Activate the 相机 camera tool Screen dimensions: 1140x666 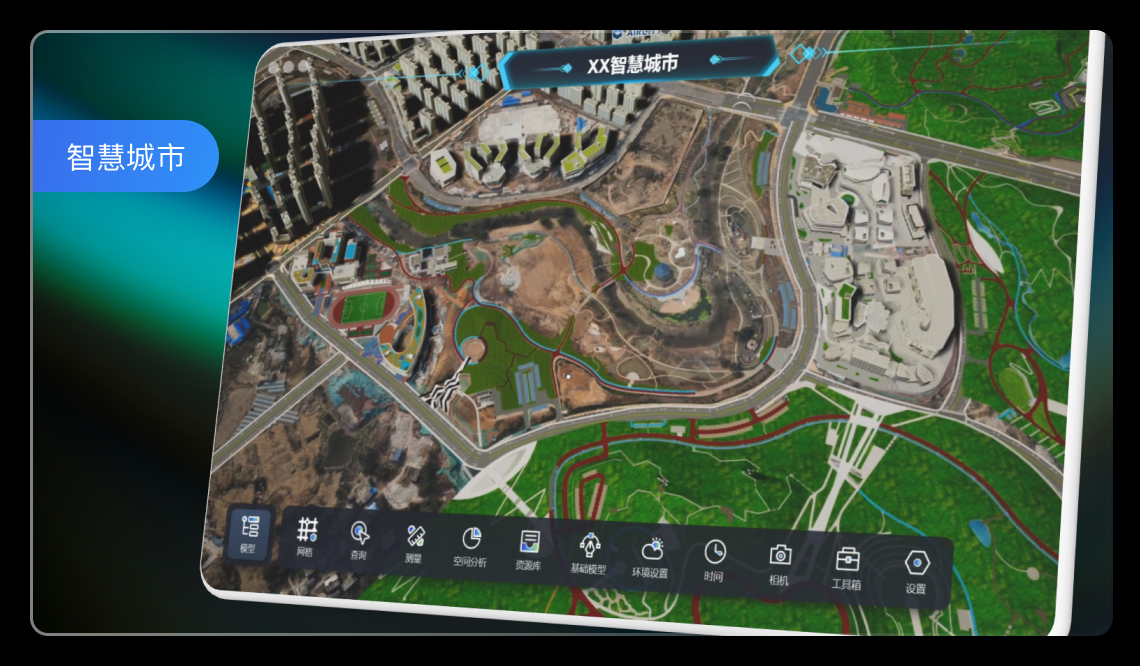click(x=780, y=565)
